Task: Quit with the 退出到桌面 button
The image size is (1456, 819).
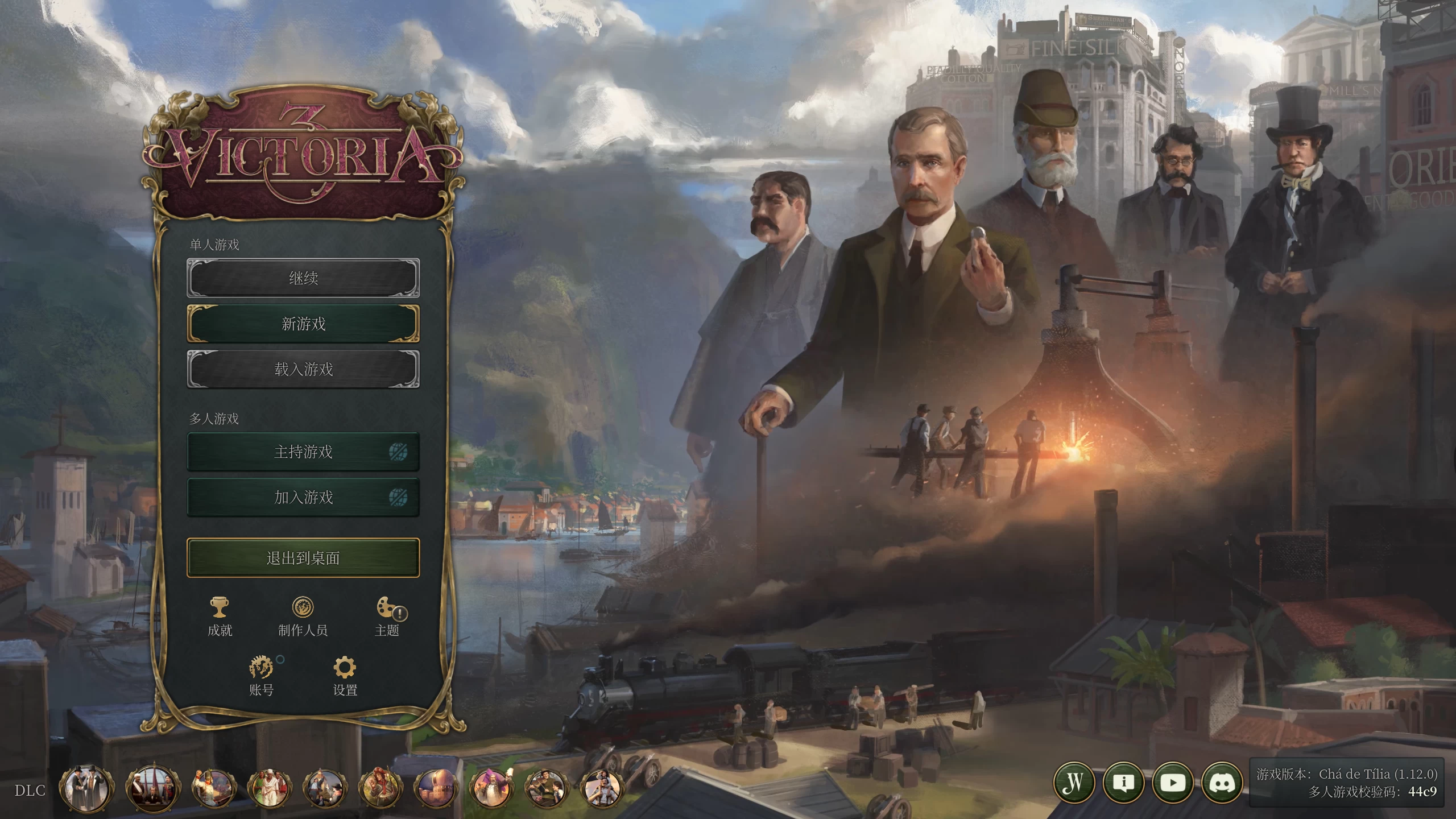Action: [303, 558]
